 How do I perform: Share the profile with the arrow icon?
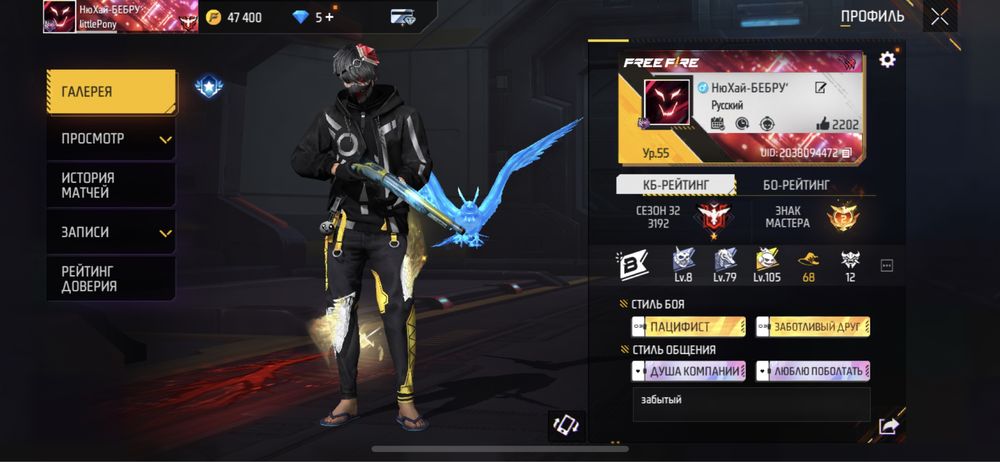click(888, 426)
